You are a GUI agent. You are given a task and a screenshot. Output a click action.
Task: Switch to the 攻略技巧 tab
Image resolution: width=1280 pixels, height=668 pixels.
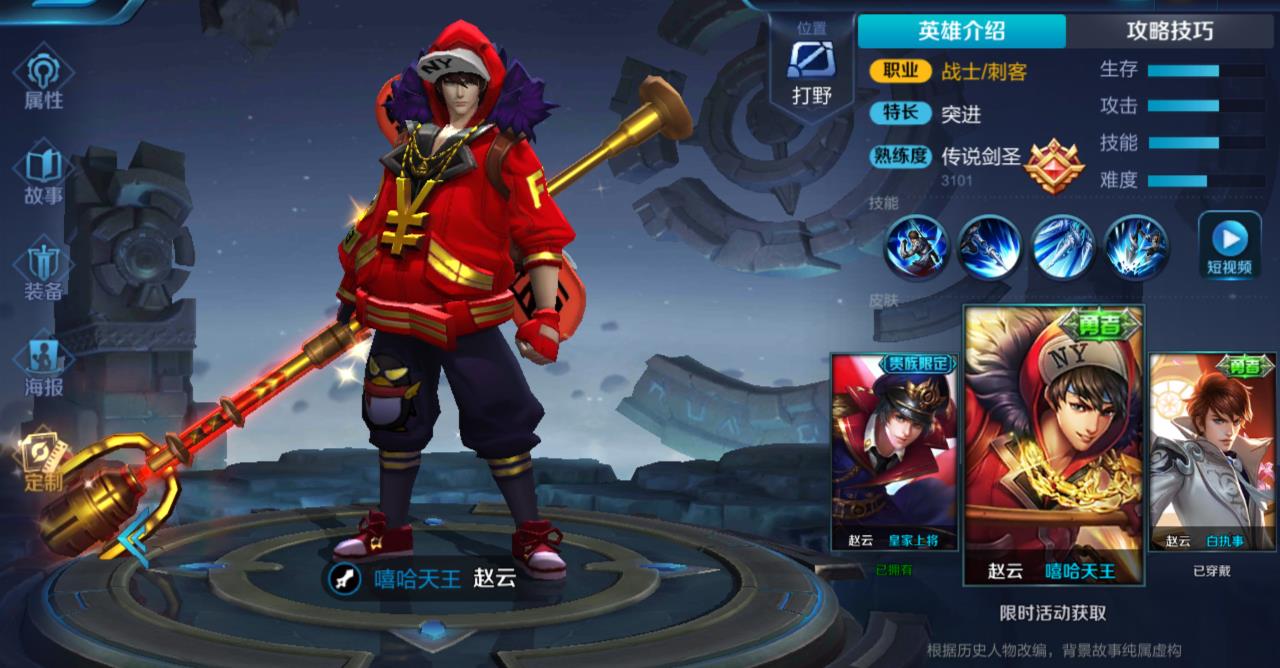1170,31
